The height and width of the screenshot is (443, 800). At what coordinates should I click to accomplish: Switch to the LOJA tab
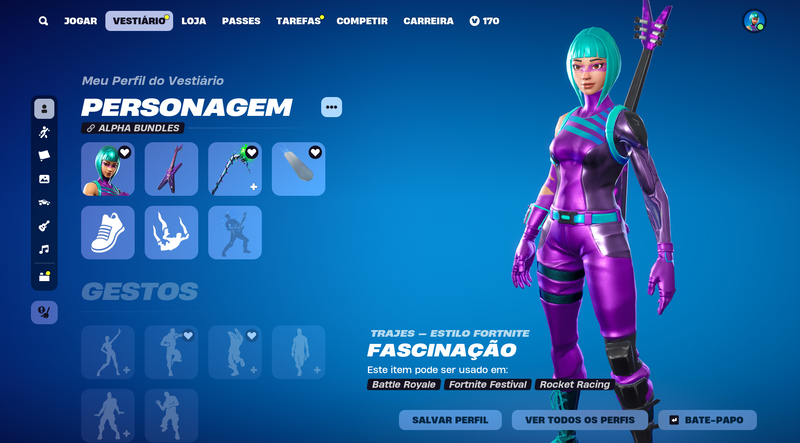tap(194, 21)
